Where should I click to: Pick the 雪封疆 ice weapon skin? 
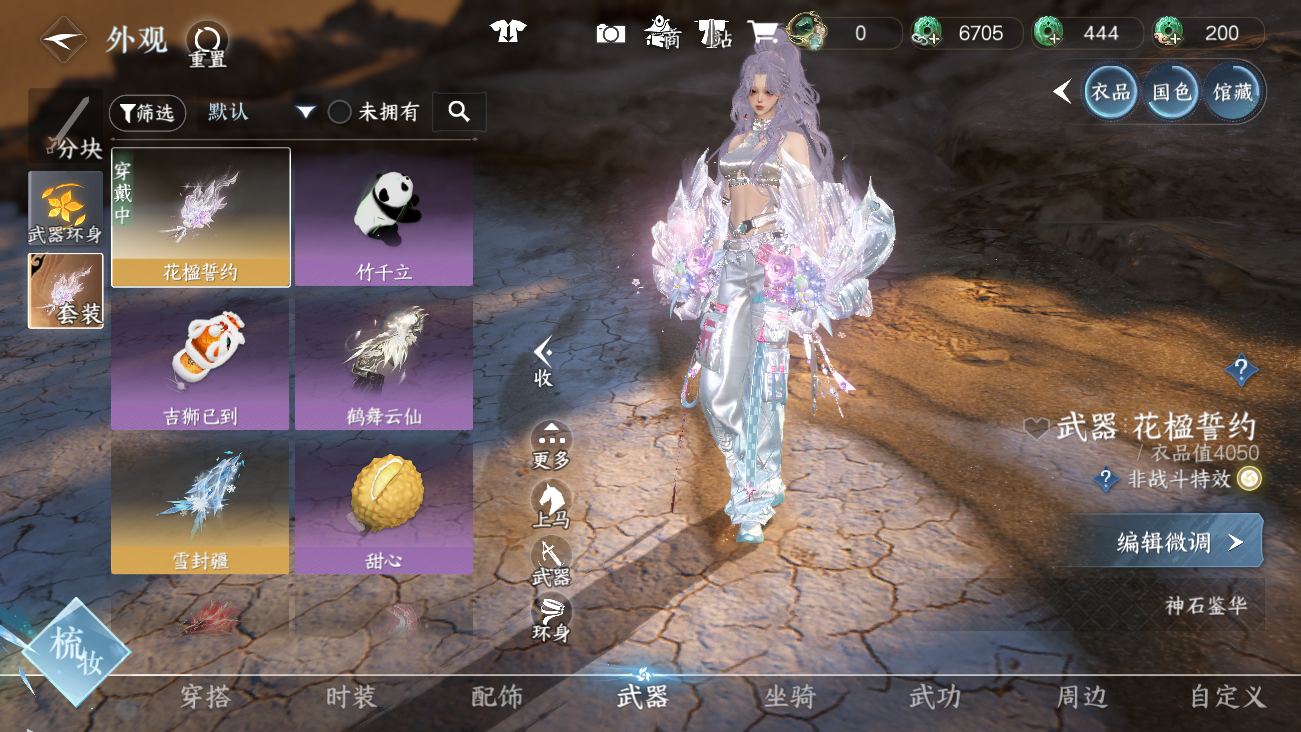pos(200,507)
